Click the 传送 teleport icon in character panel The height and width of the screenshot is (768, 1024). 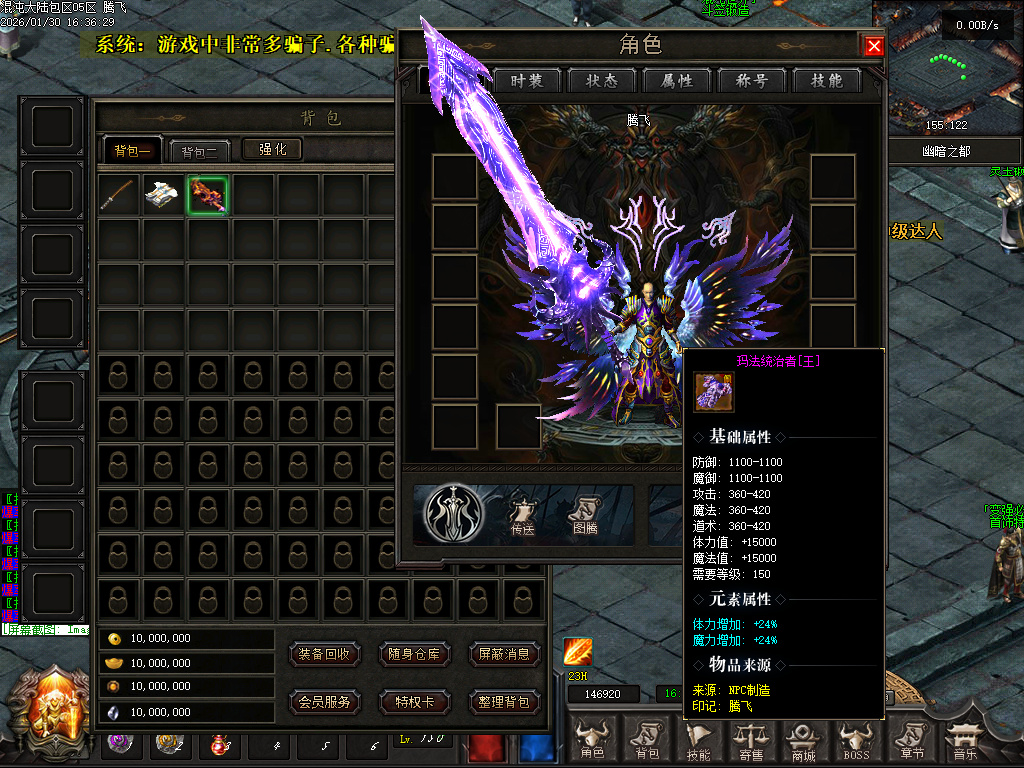pos(523,514)
